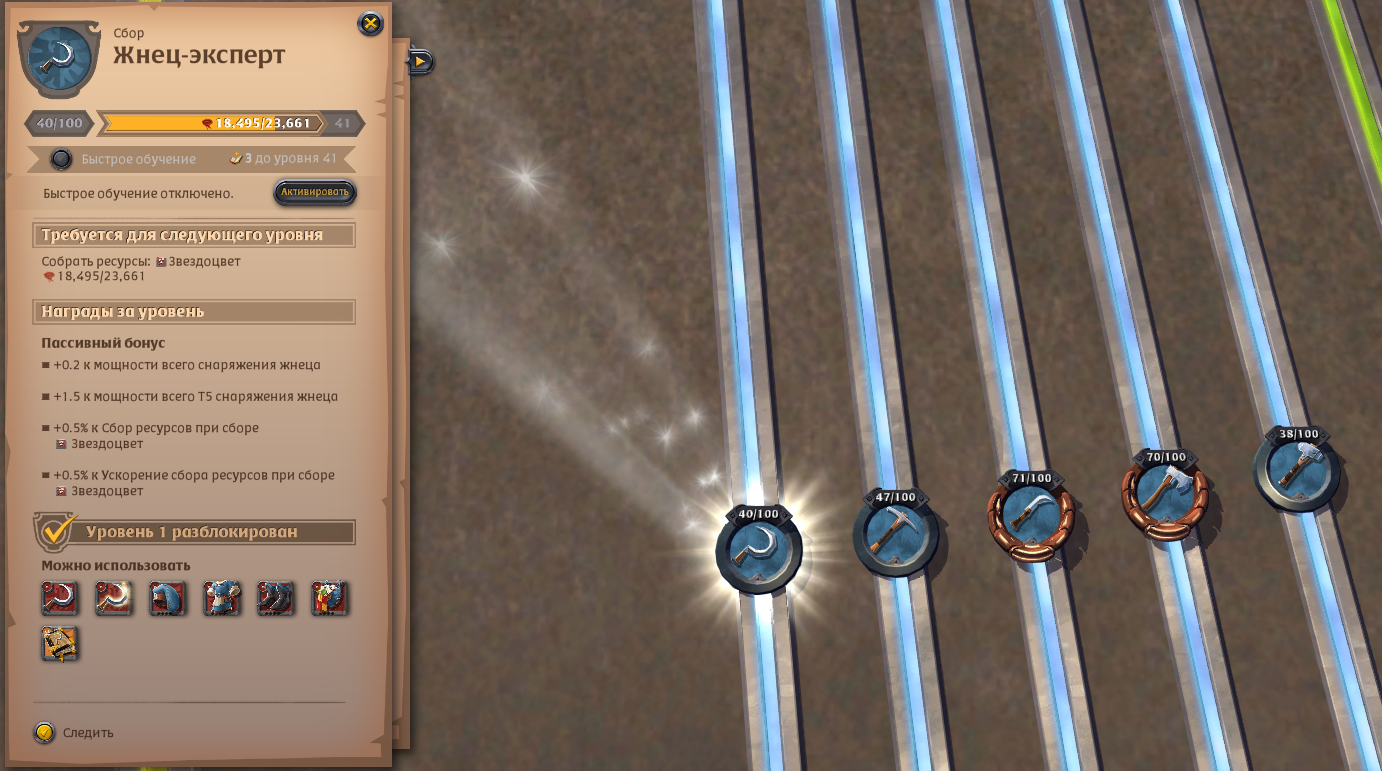Image resolution: width=1382 pixels, height=771 pixels.
Task: Select the blue harvester cap icon
Action: pos(168,598)
